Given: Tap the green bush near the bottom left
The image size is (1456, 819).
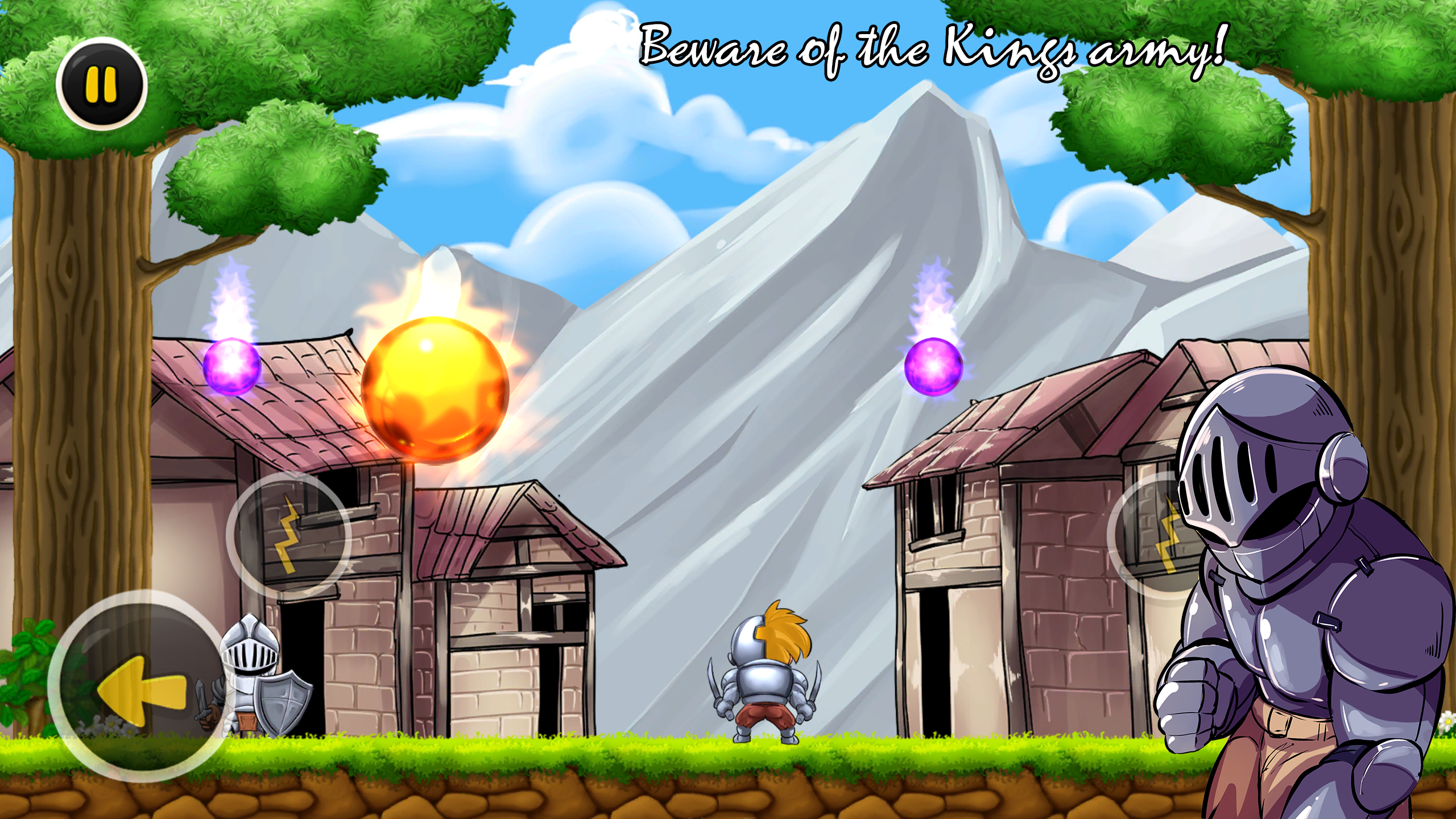Looking at the screenshot, I should click(x=26, y=677).
